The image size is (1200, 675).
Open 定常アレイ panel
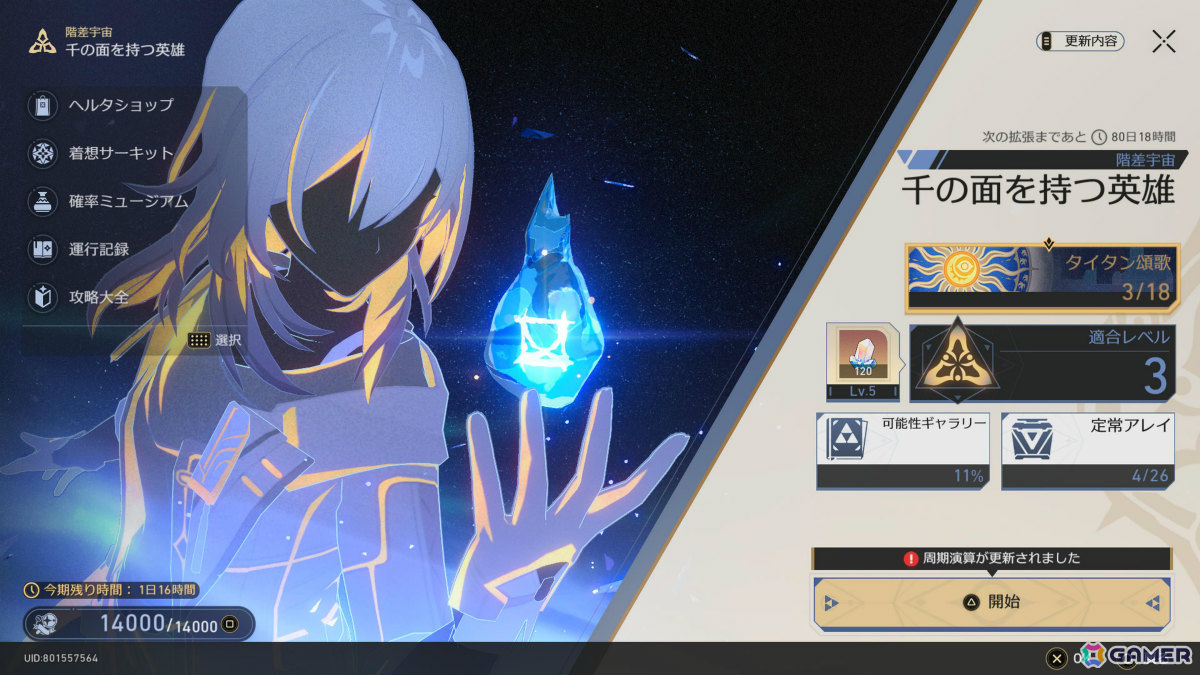tap(1086, 451)
